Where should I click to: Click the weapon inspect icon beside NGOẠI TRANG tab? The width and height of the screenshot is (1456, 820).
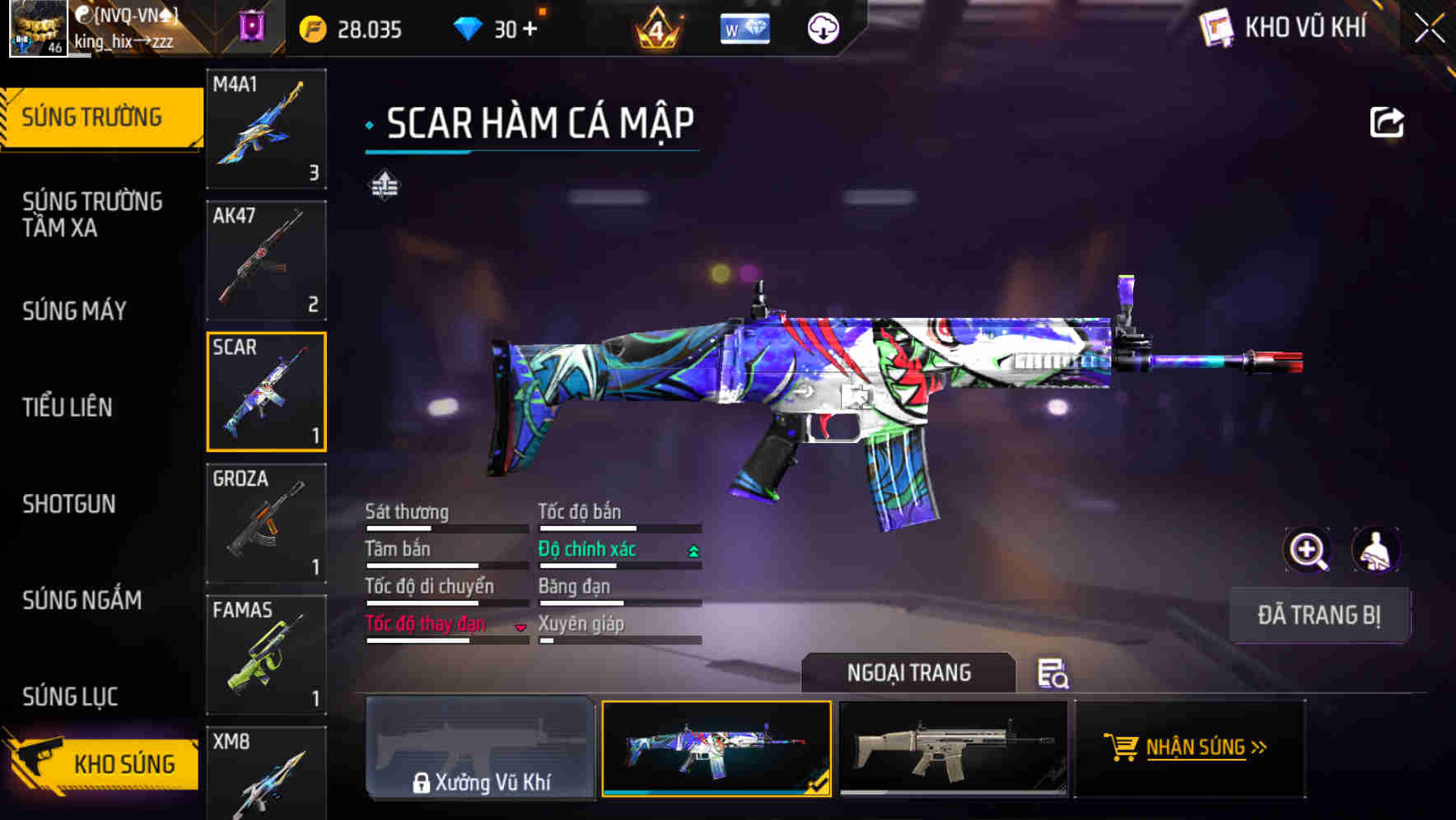tap(1054, 673)
